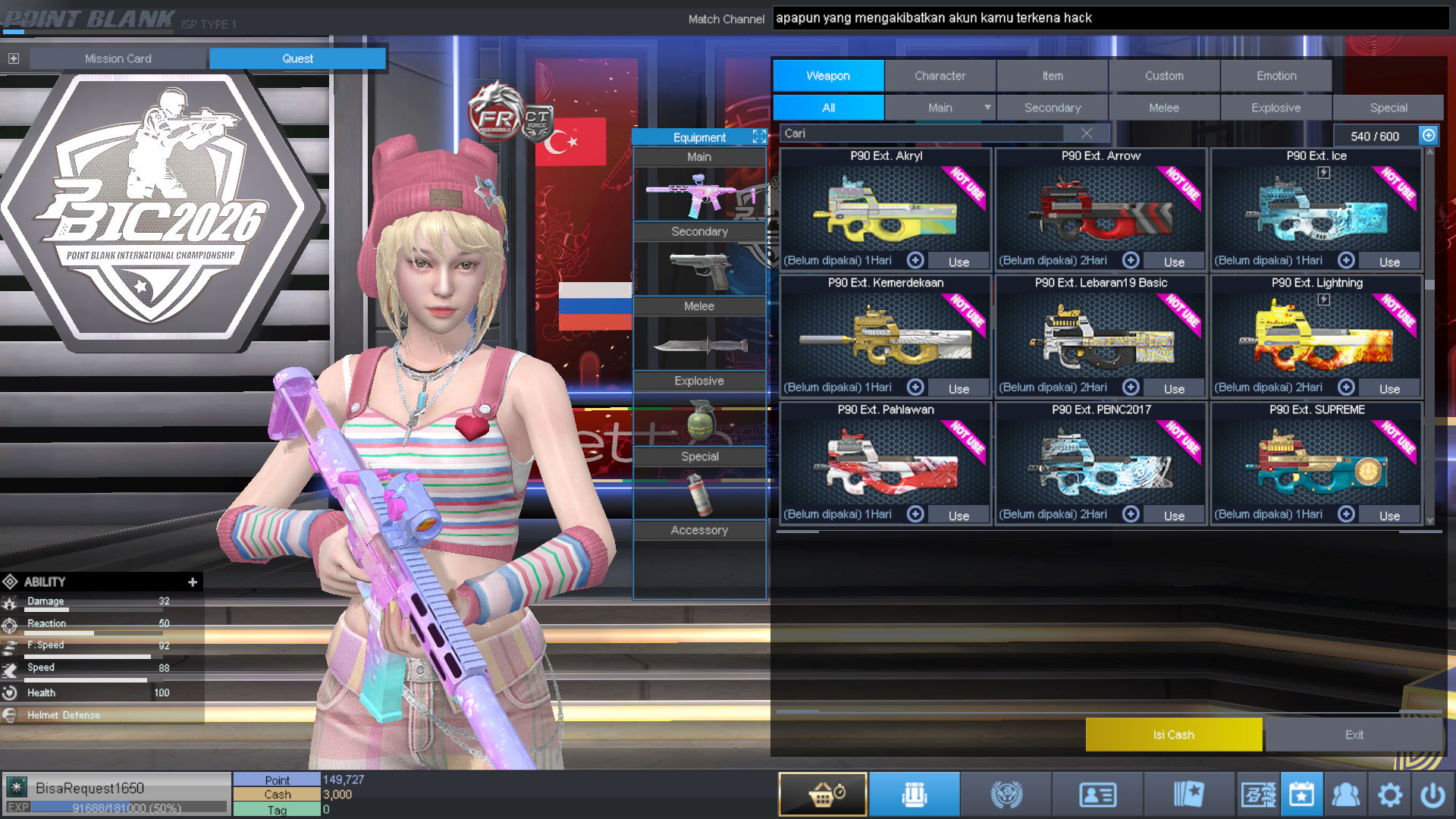Image resolution: width=1456 pixels, height=819 pixels.
Task: Switch to the Emotion tab
Action: click(x=1276, y=76)
